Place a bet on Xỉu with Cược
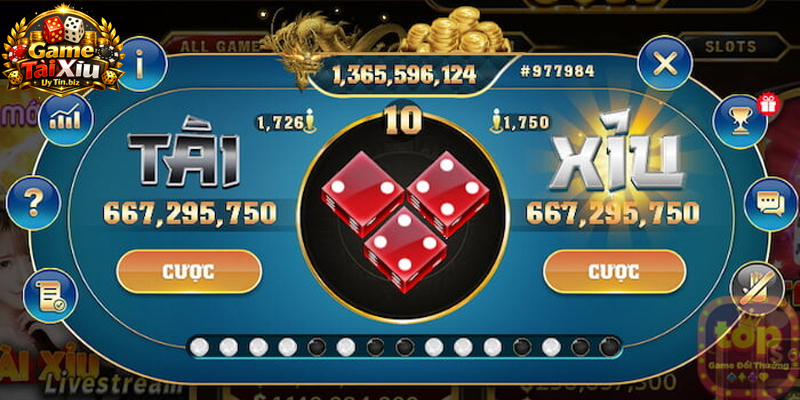The width and height of the screenshot is (800, 400). pyautogui.click(x=613, y=271)
